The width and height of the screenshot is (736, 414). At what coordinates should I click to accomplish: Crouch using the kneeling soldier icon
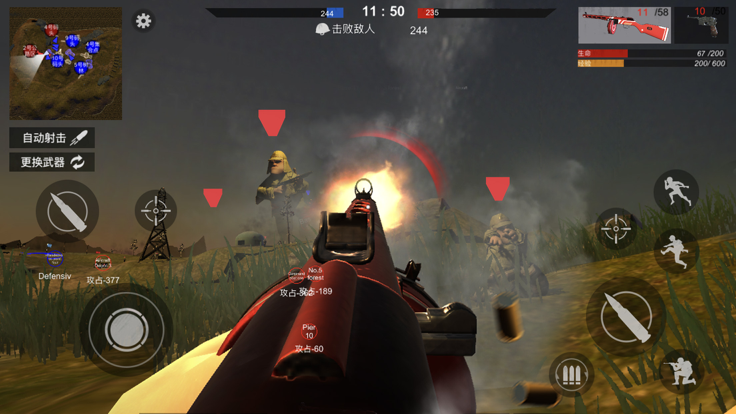pos(680,370)
